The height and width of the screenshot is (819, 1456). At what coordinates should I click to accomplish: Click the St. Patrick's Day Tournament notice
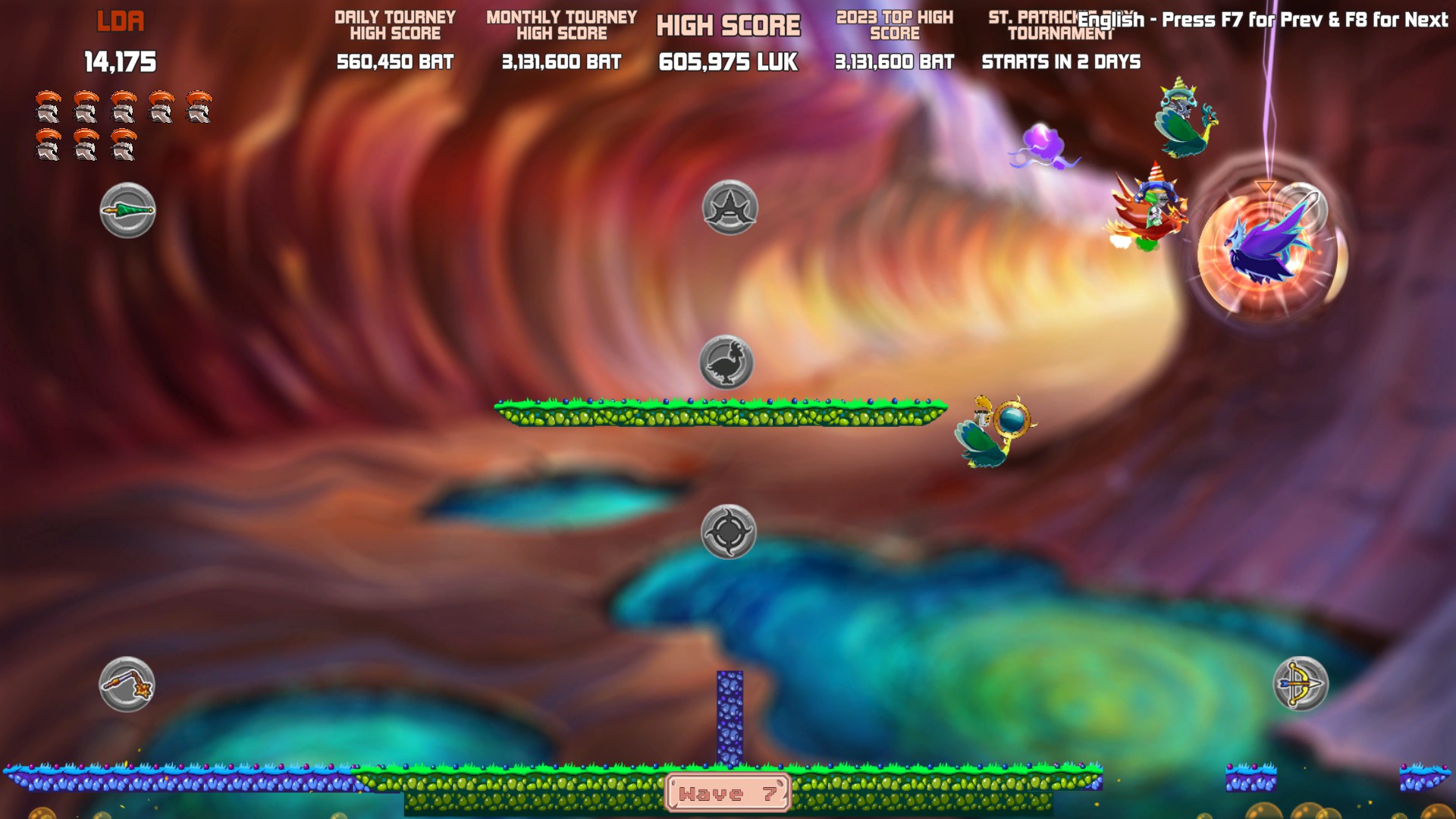click(x=1048, y=23)
